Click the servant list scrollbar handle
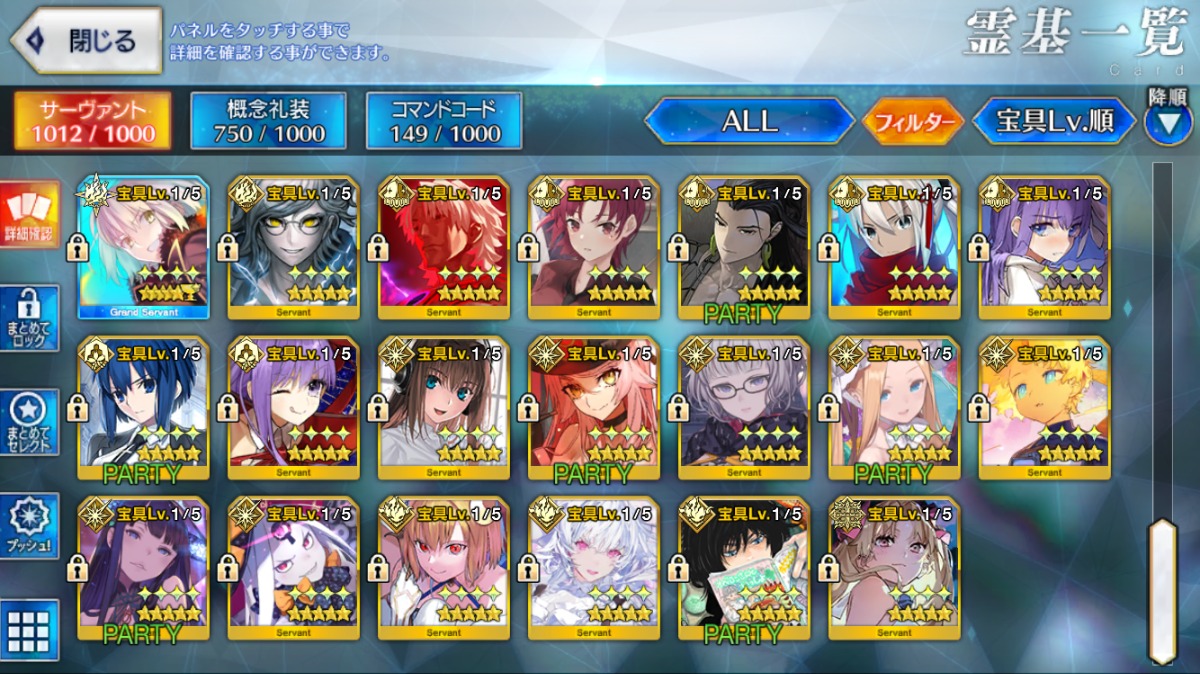This screenshot has height=674, width=1200. [1161, 588]
